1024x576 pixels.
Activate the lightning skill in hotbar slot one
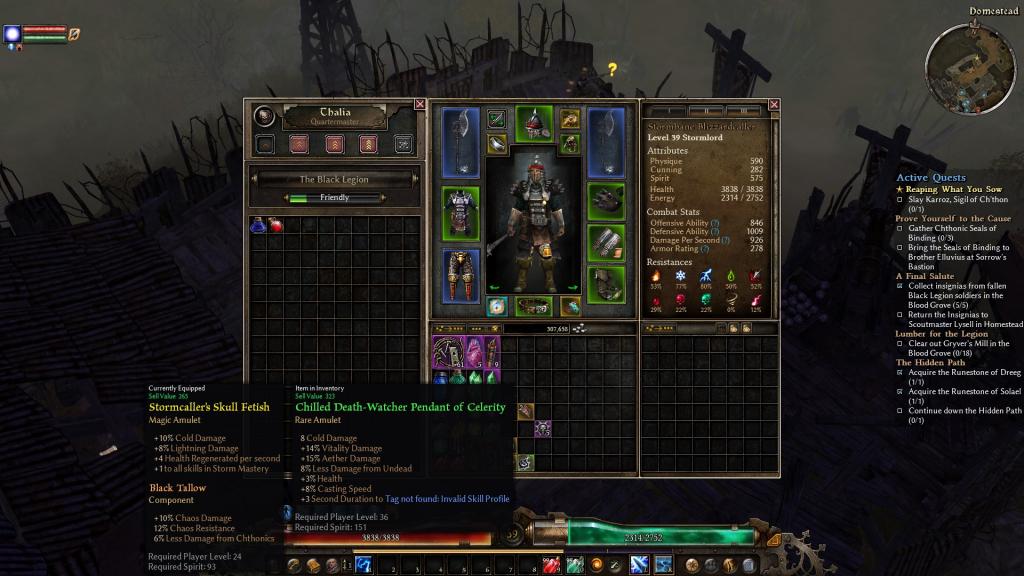click(x=364, y=566)
